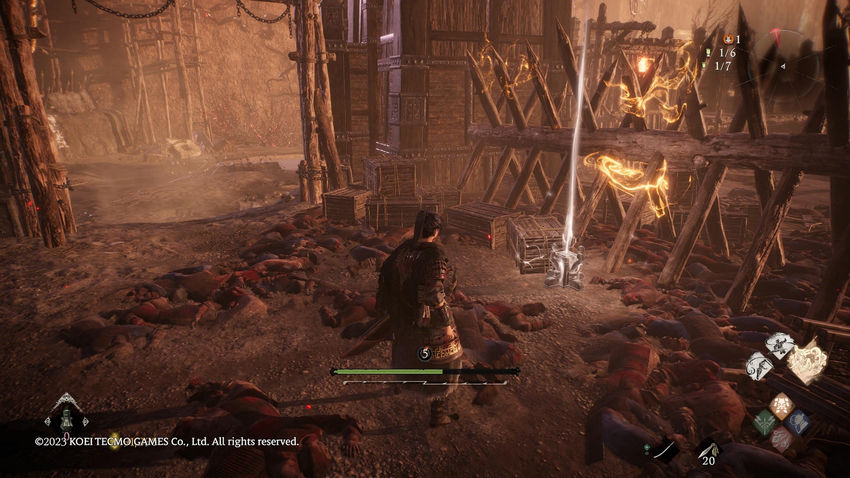Use the orange wizardry spell diamond

[x=781, y=406]
